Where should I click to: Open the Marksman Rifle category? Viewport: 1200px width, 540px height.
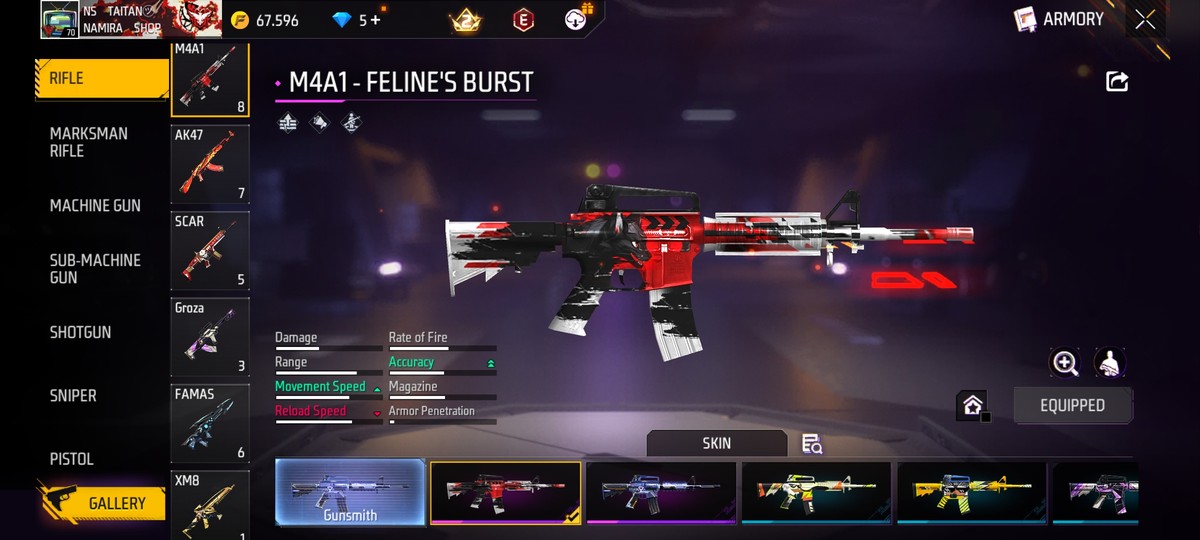(89, 142)
